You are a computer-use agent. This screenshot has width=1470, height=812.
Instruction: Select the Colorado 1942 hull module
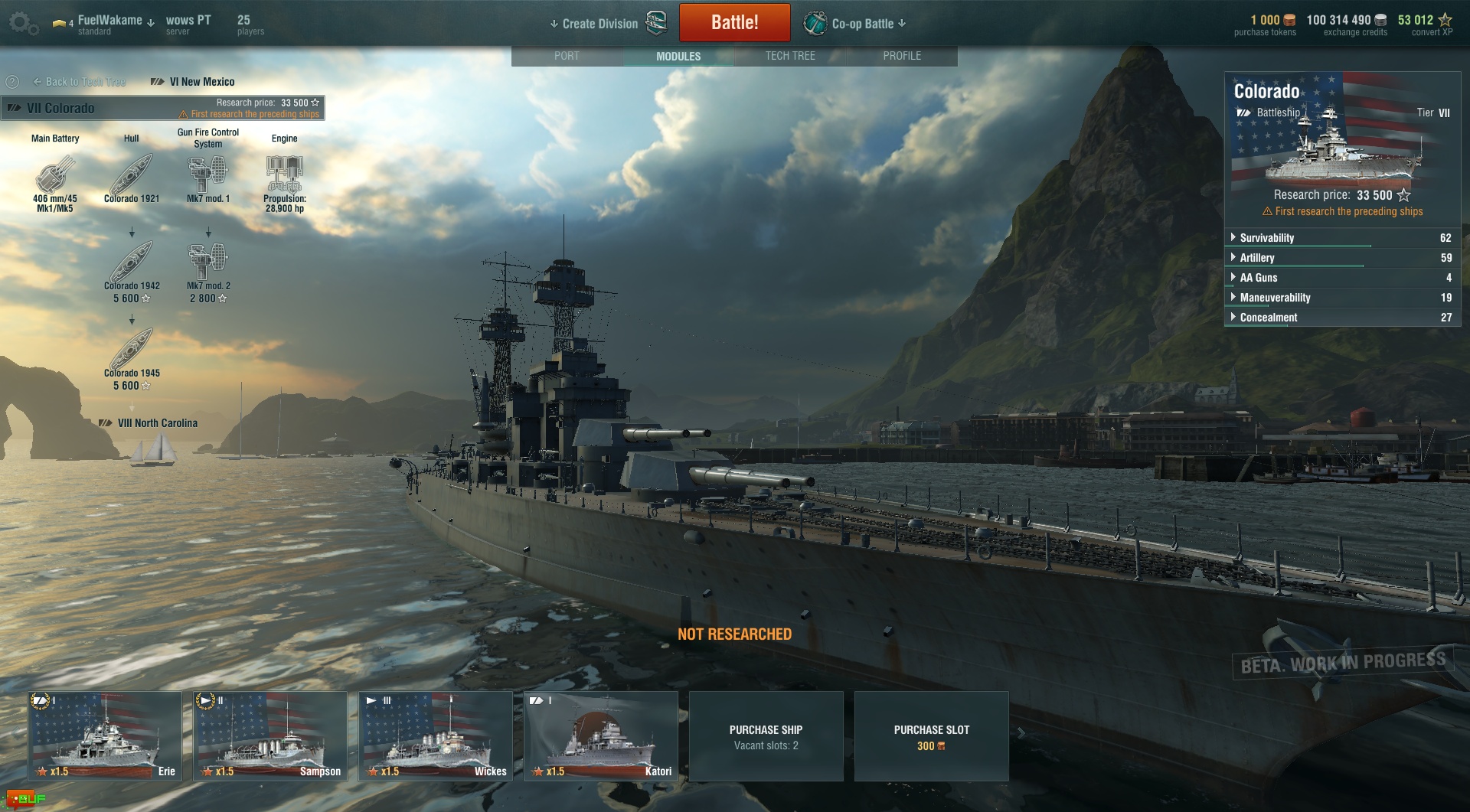tap(132, 264)
